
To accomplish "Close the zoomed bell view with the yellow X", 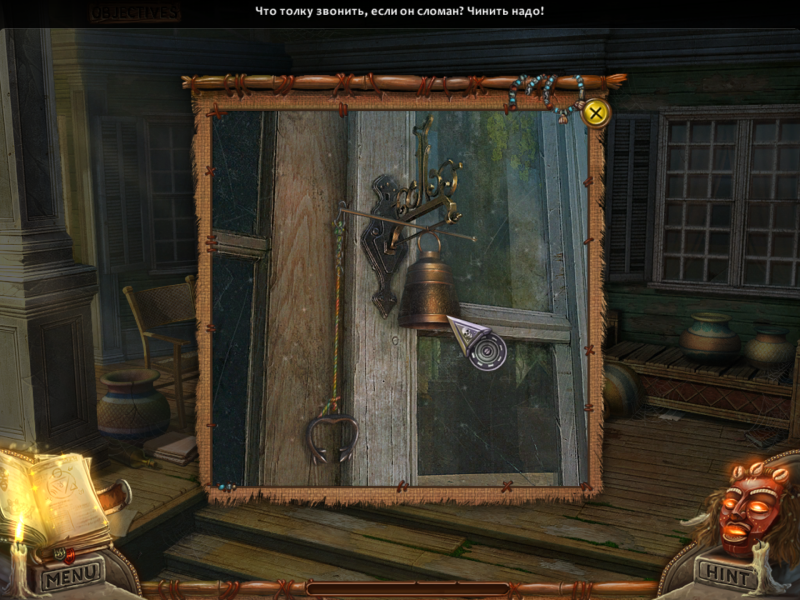I will 596,112.
